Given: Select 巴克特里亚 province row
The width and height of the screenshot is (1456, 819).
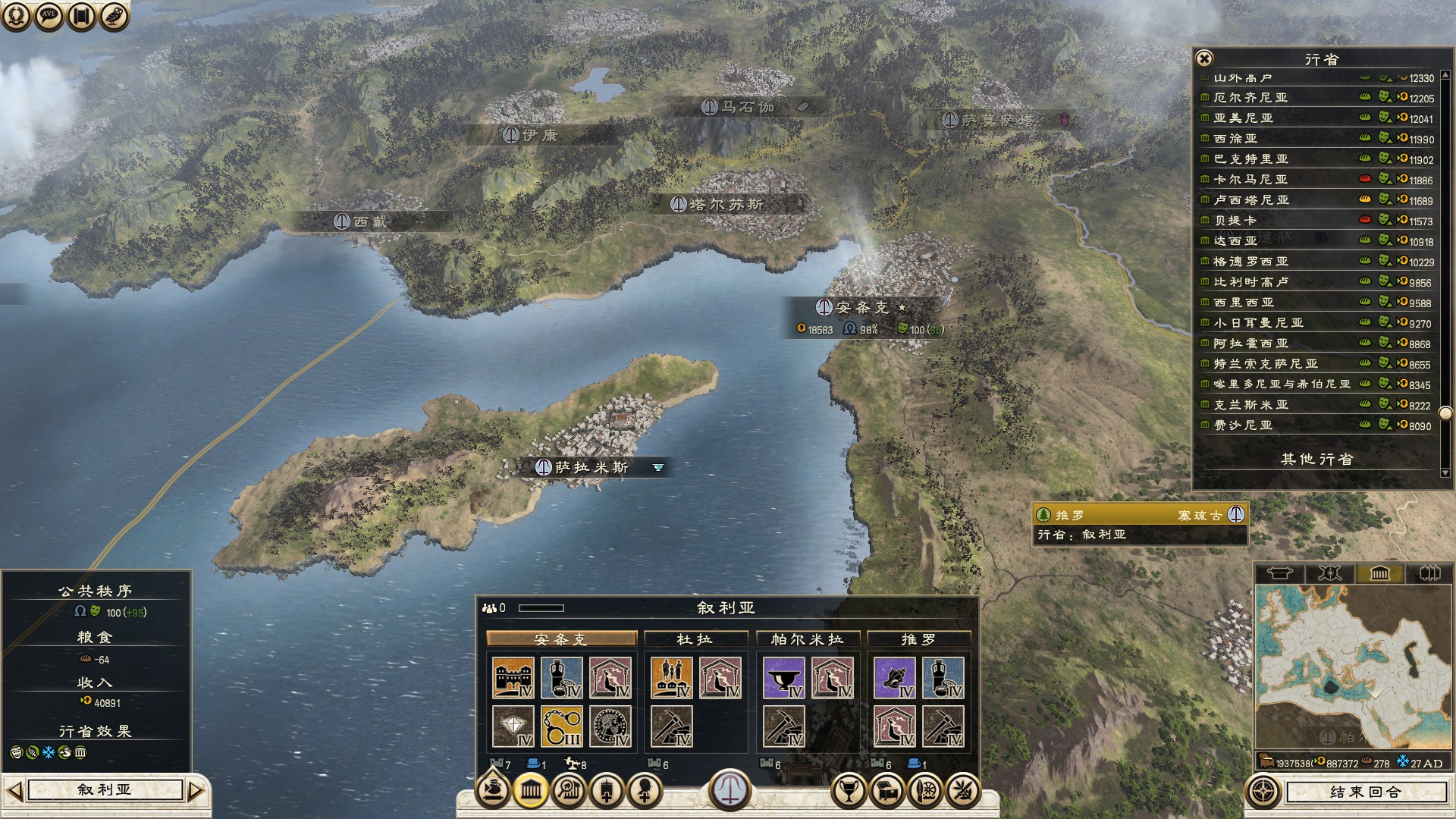Looking at the screenshot, I should click(1251, 159).
